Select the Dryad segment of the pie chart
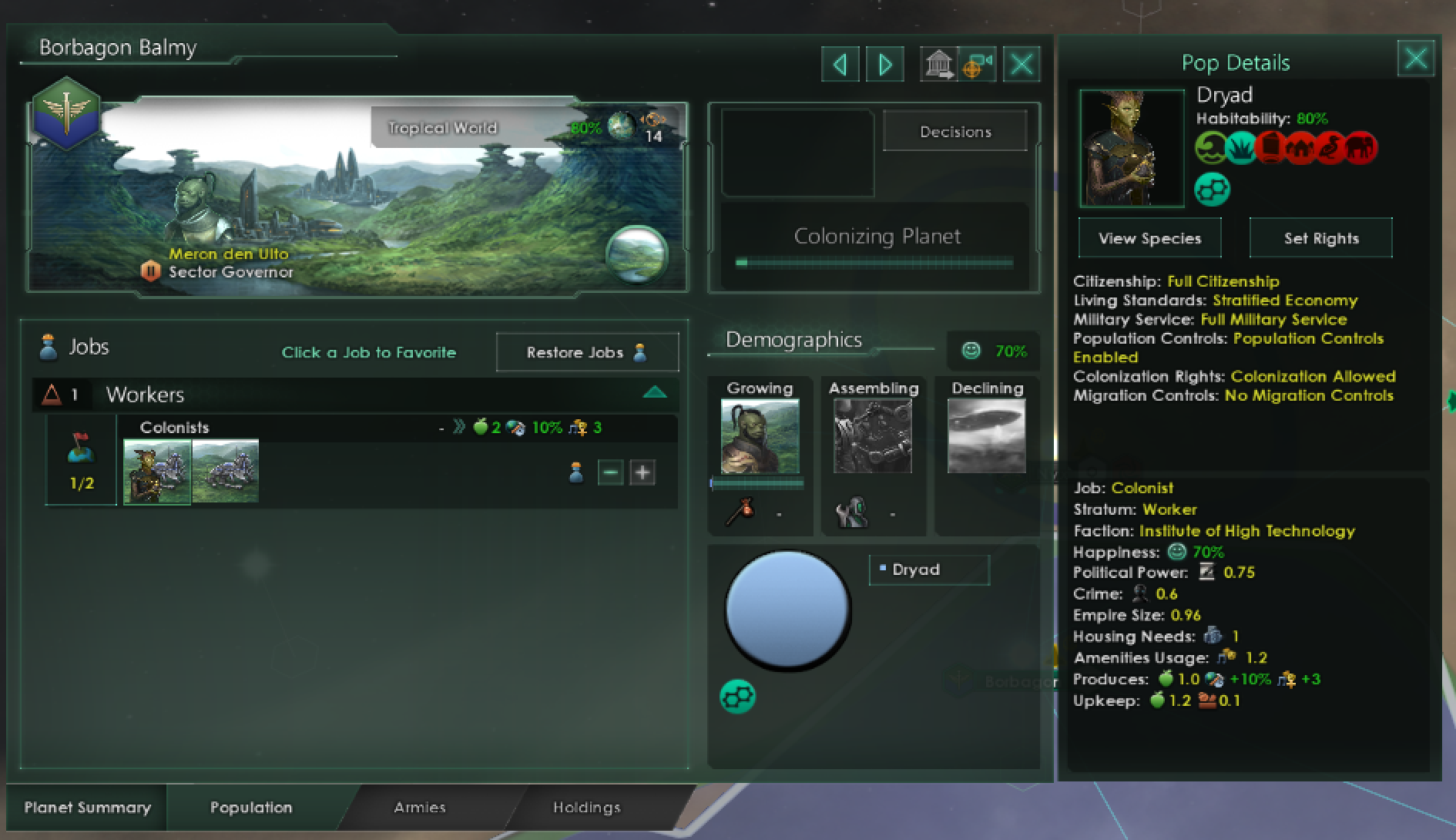Screen dimensions: 1456x840 coord(787,609)
